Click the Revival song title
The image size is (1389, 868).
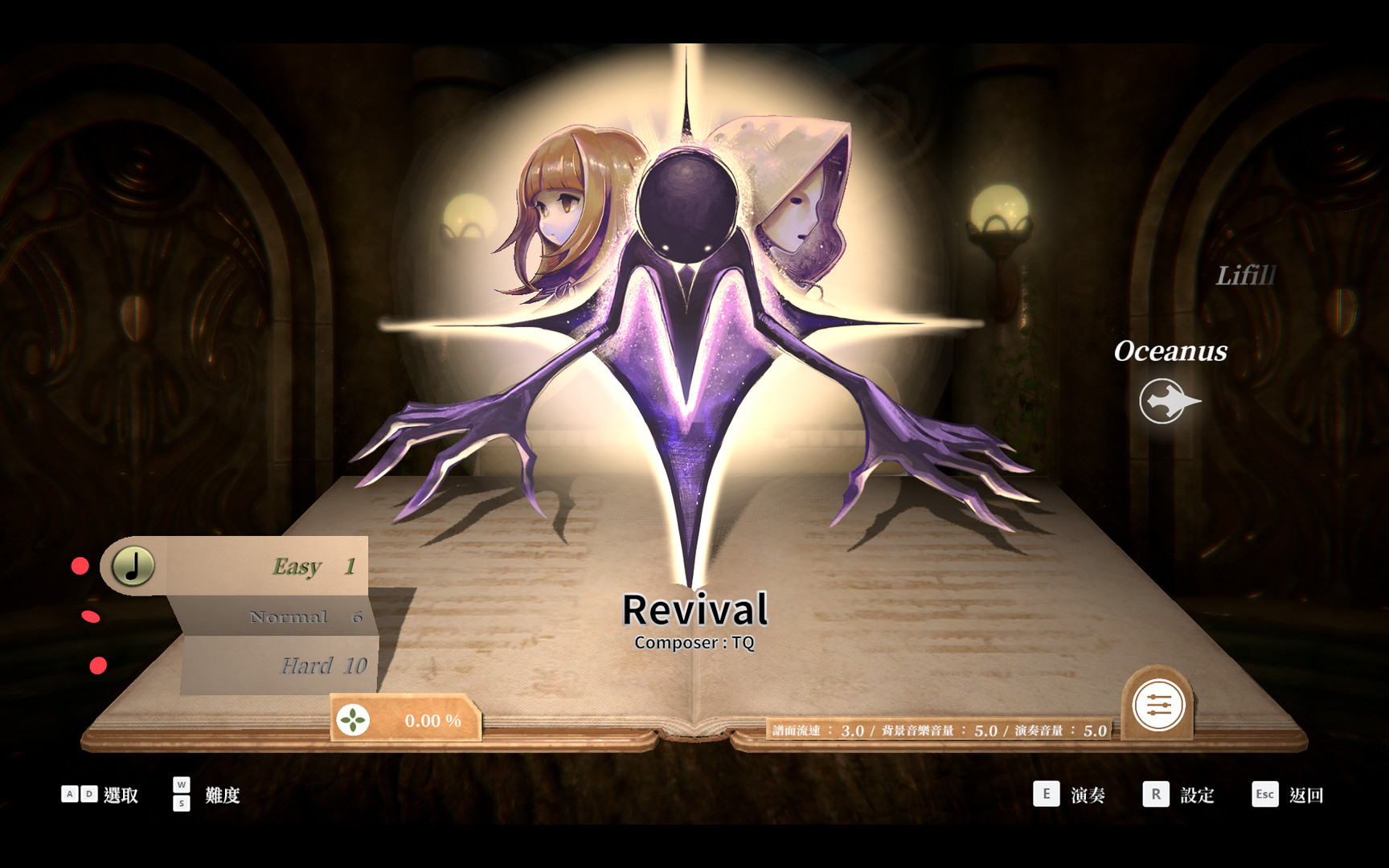tap(696, 611)
